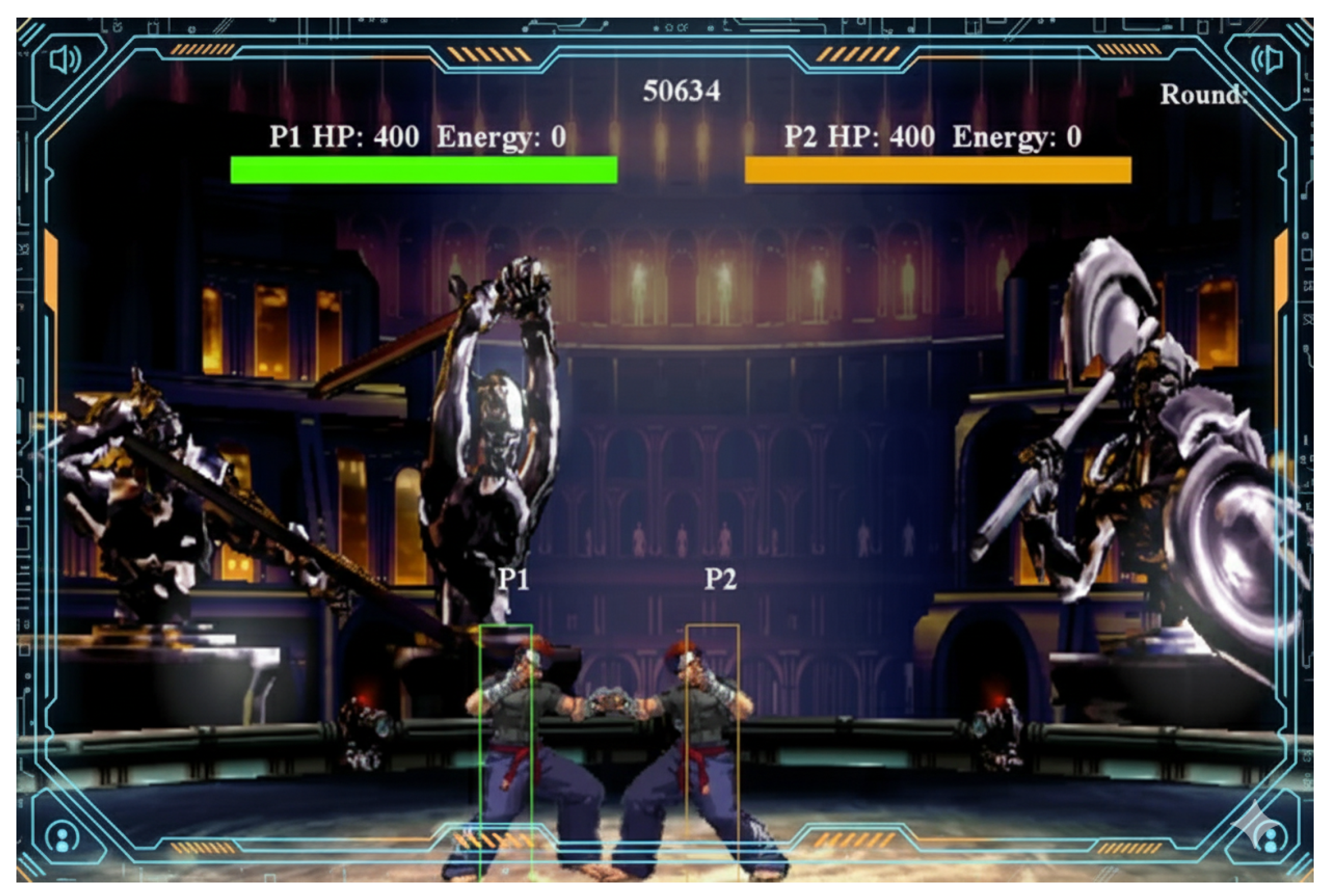Image resolution: width=1326 pixels, height=896 pixels.
Task: Toggle sound using the top-left speaker icon
Action: [64, 60]
